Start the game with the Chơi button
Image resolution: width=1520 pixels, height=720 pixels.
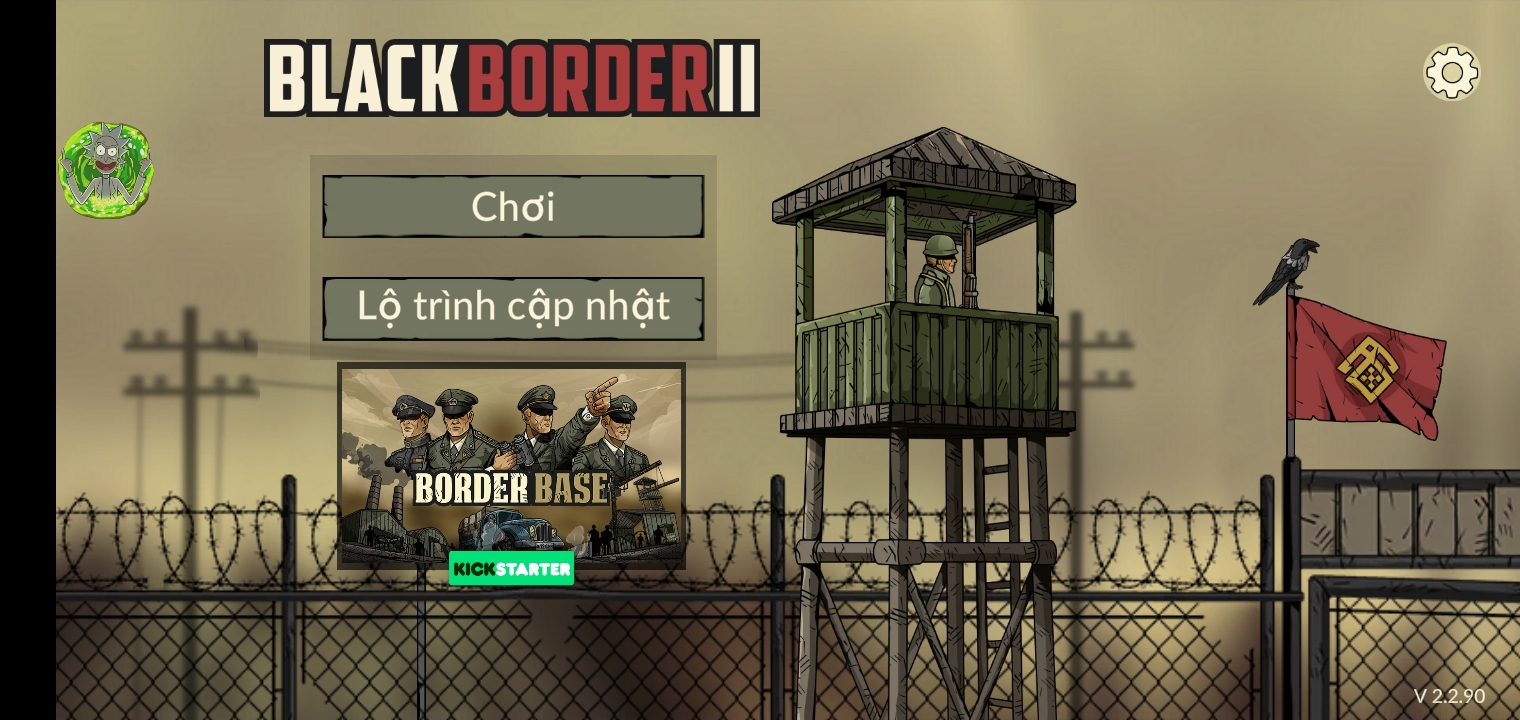[513, 207]
